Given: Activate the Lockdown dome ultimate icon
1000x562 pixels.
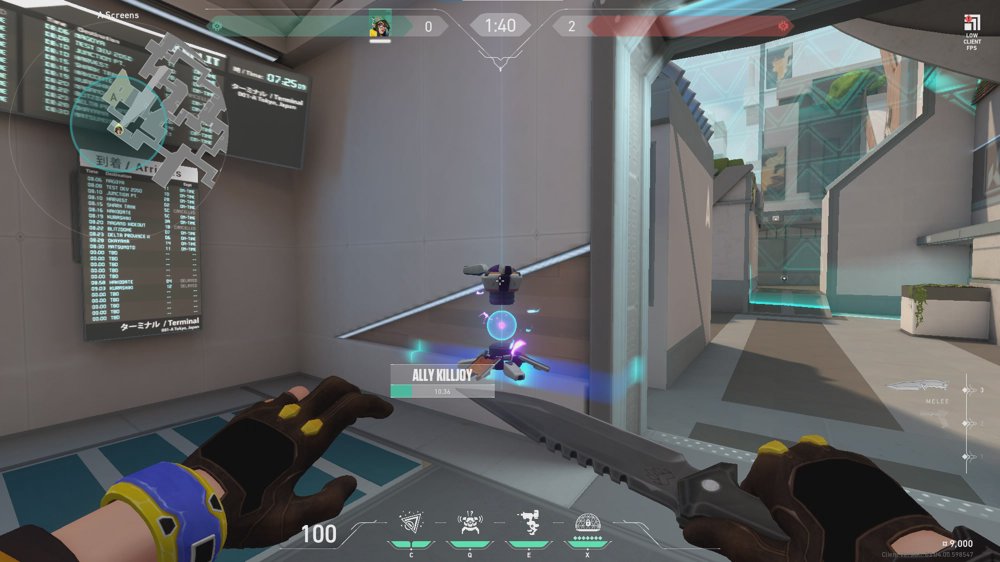Looking at the screenshot, I should (x=587, y=521).
